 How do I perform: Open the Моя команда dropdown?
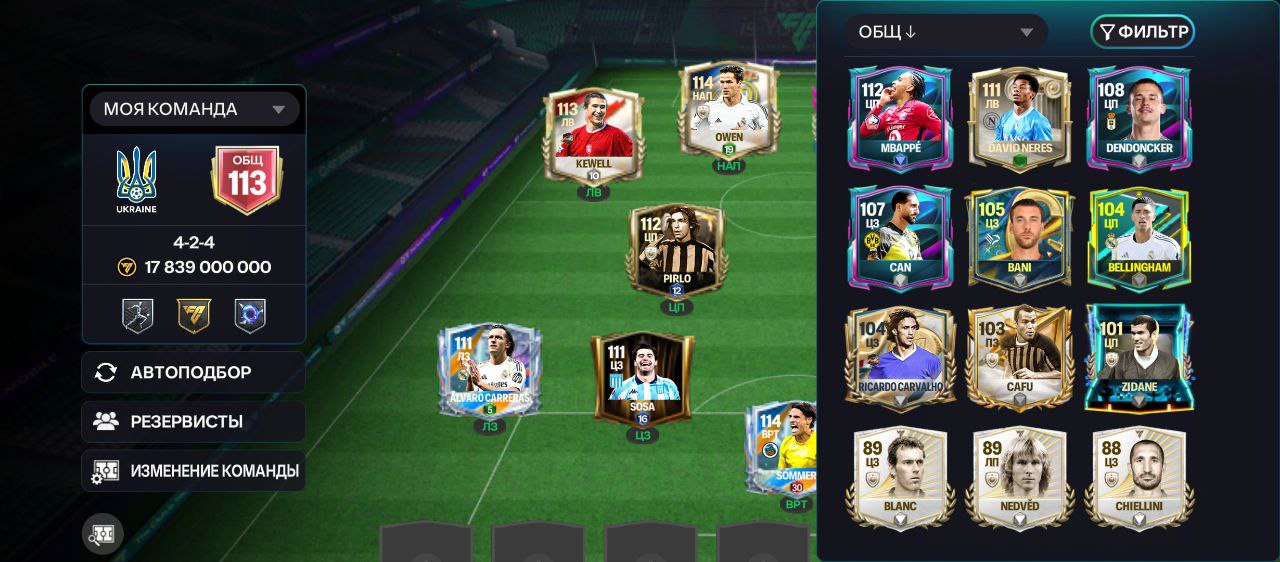pyautogui.click(x=194, y=109)
